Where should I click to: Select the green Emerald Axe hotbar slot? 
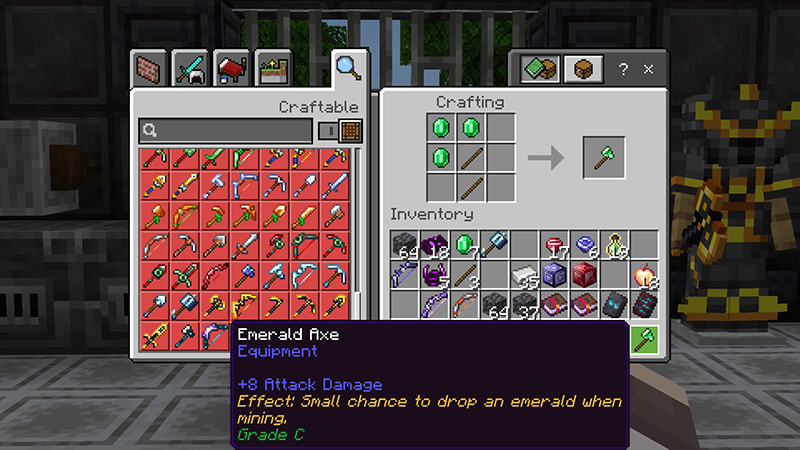point(645,338)
